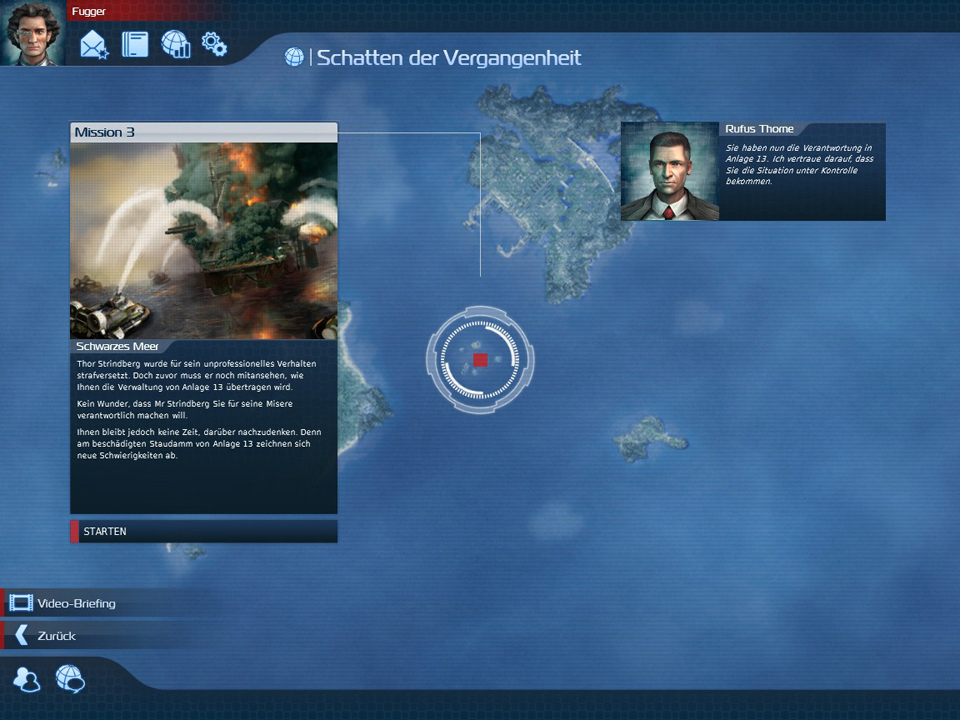This screenshot has height=720, width=960.
Task: Open the friends list icon
Action: (x=27, y=680)
